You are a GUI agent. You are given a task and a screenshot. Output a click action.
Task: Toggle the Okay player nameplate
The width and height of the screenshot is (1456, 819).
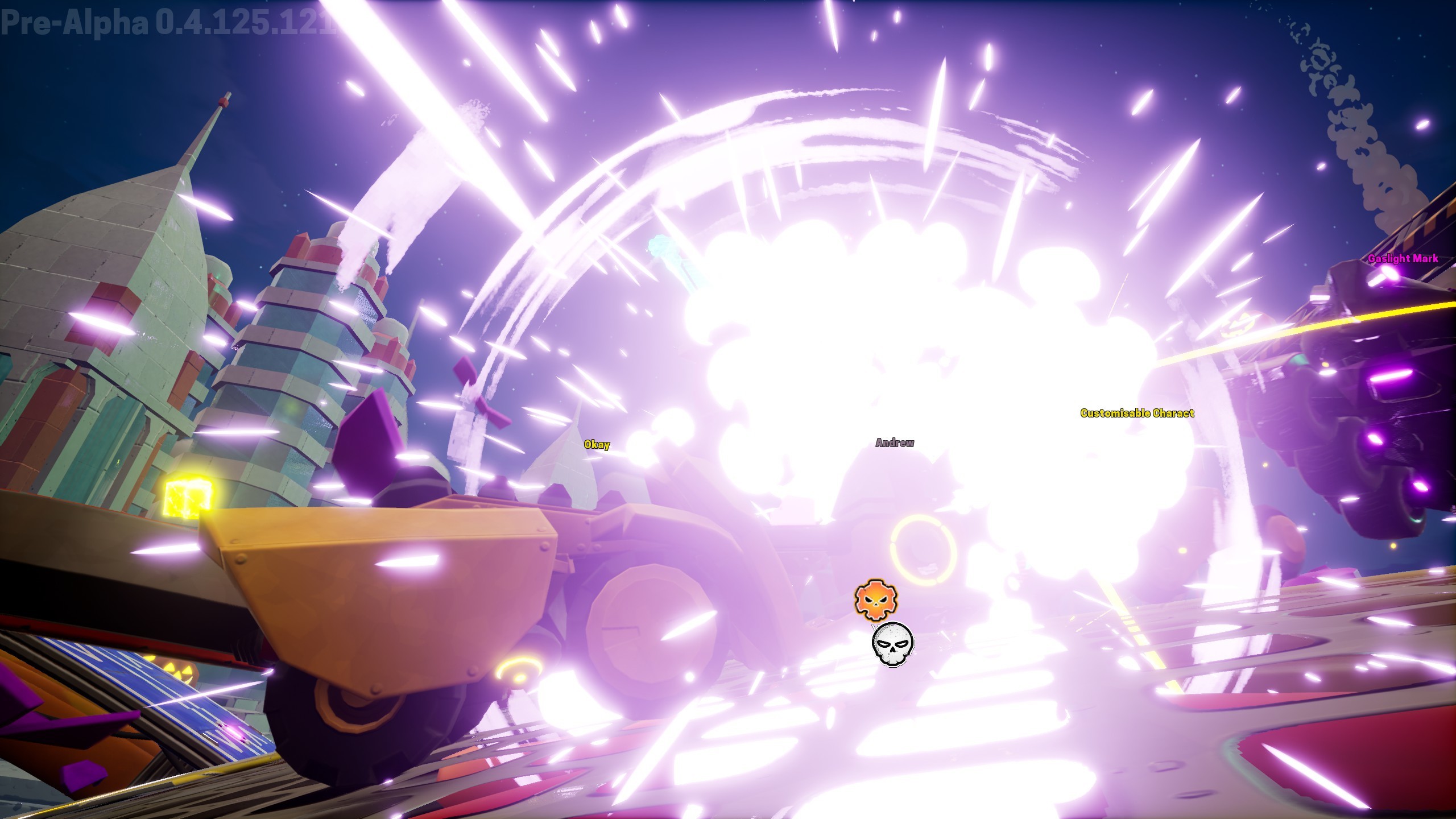[596, 444]
